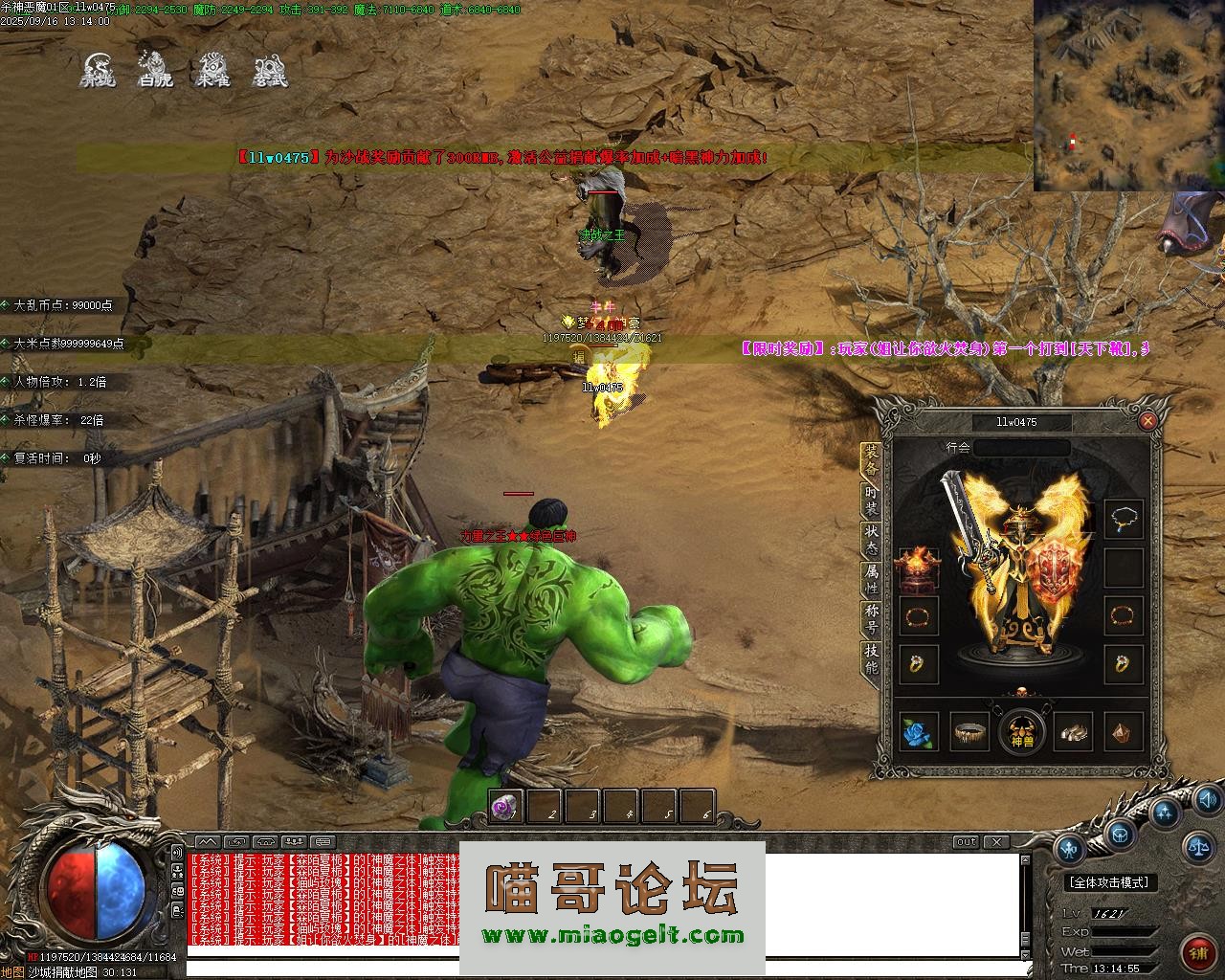Change the 全体攻击模式 attack mode
1225x980 pixels.
coord(1109,882)
